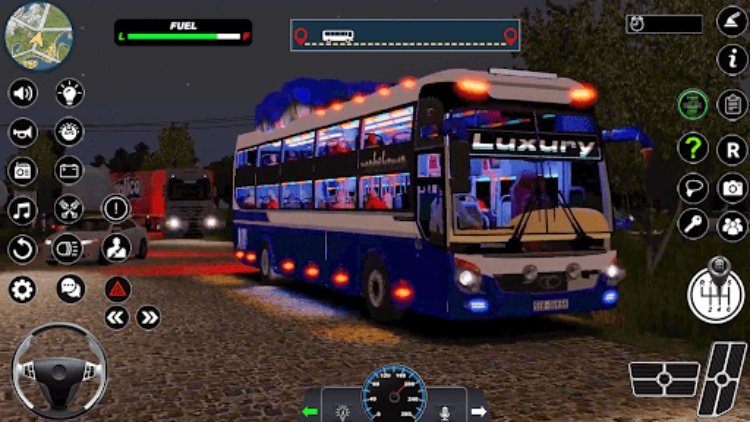Tap the steering wheel control
This screenshot has height=422, width=750.
[x=57, y=368]
